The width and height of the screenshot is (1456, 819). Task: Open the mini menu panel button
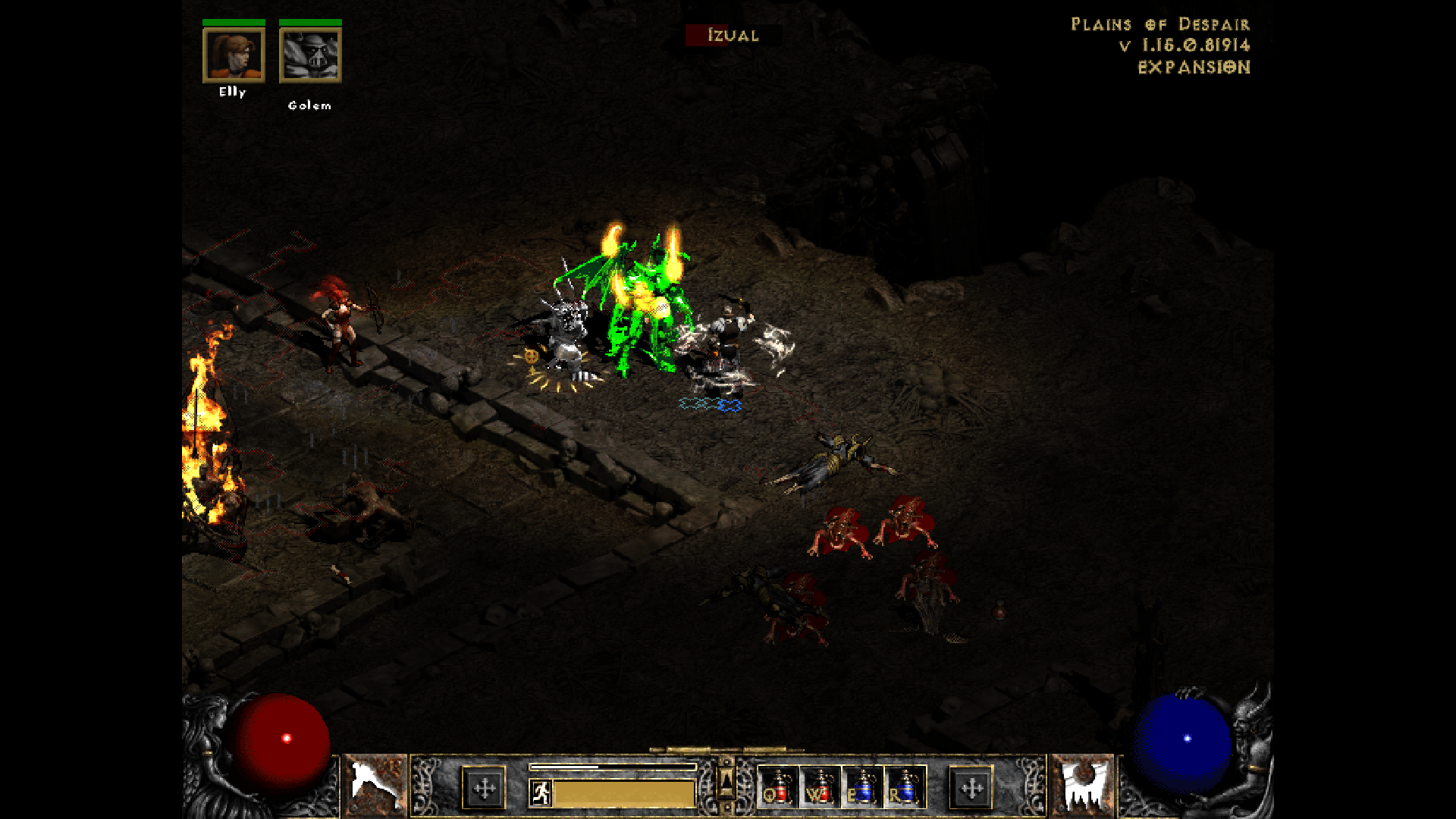[726, 781]
